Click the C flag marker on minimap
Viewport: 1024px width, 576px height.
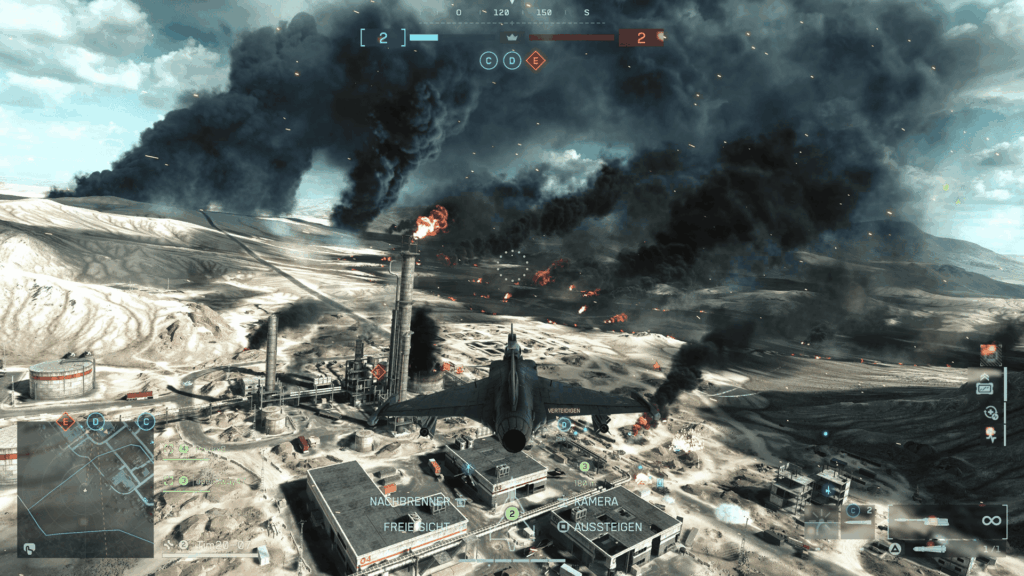tap(146, 421)
